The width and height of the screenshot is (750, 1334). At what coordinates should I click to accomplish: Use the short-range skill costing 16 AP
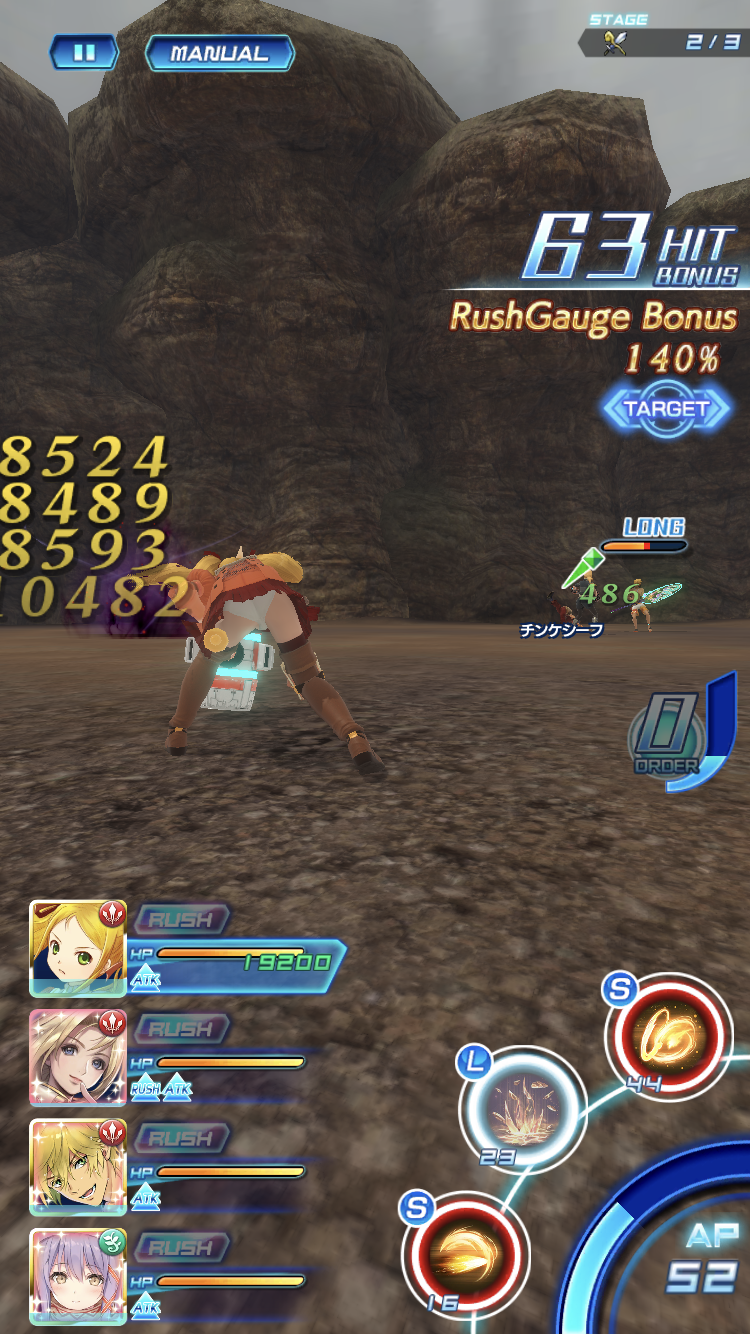[x=465, y=1253]
